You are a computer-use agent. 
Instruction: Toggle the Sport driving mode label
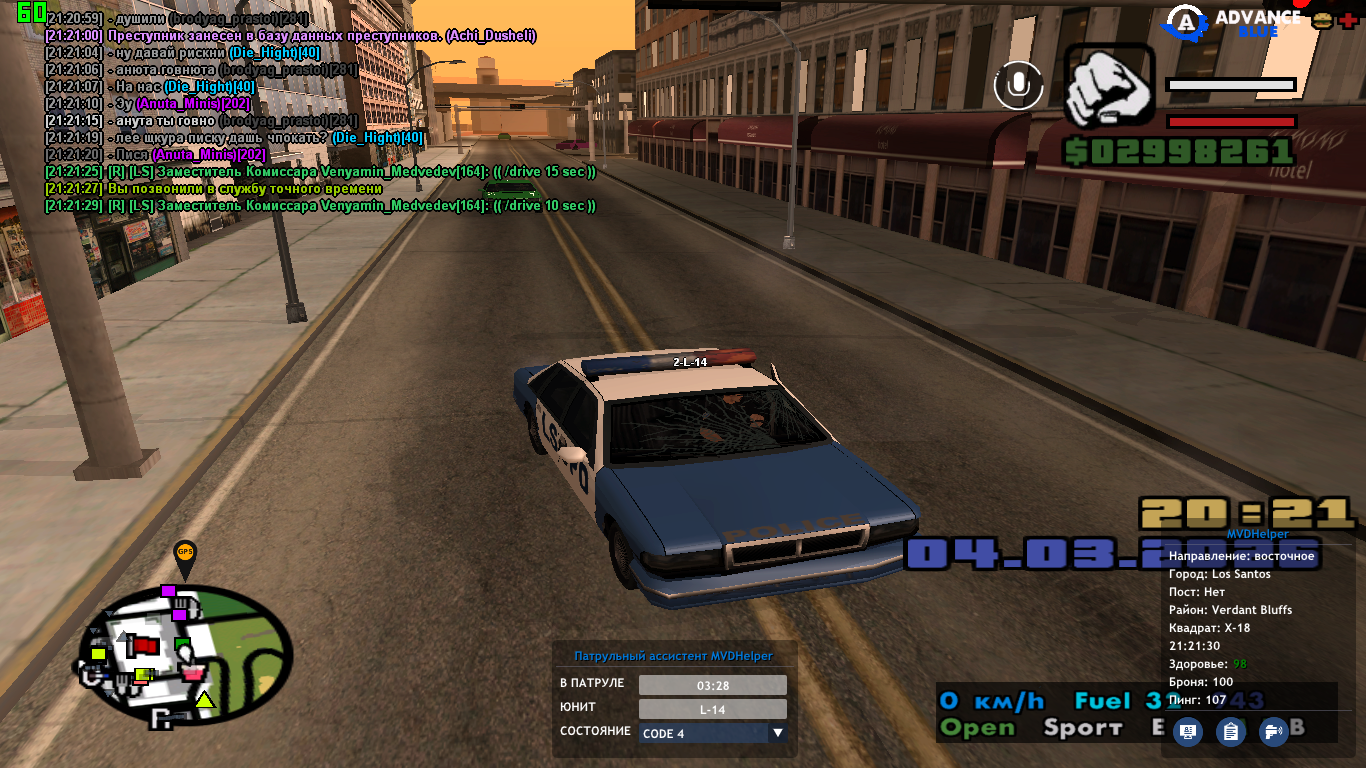(1083, 728)
